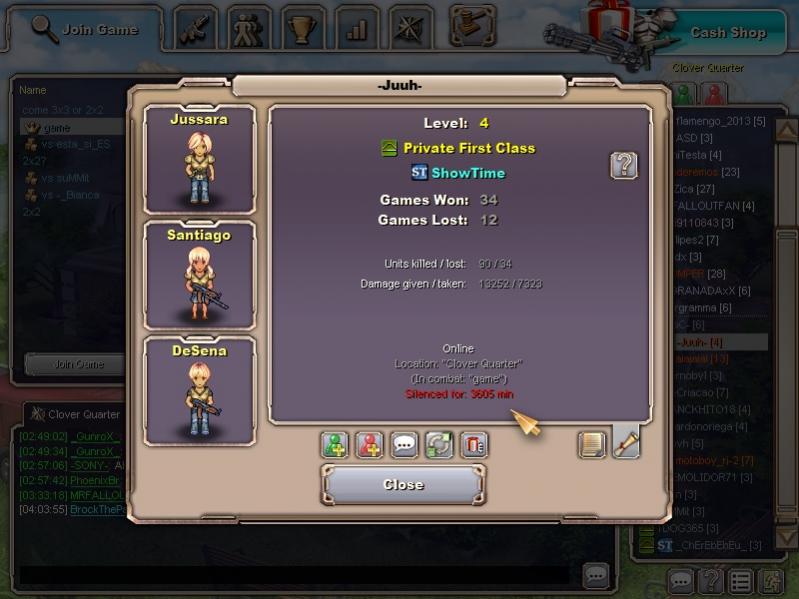Click the exit door icon at bottom right
Screen dimensions: 799x599
tap(770, 580)
